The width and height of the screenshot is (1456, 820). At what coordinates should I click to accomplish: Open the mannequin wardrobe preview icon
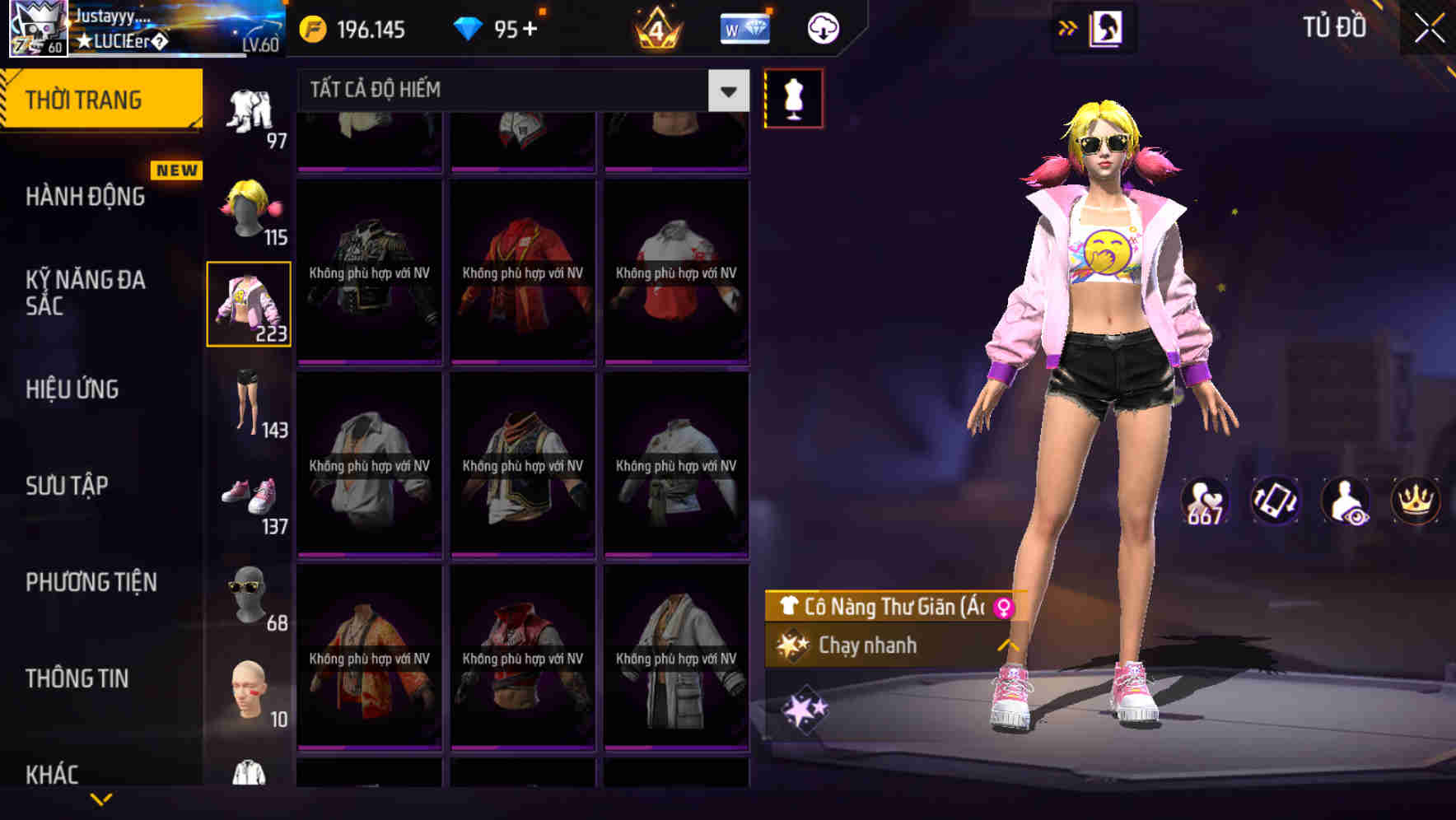(x=793, y=97)
